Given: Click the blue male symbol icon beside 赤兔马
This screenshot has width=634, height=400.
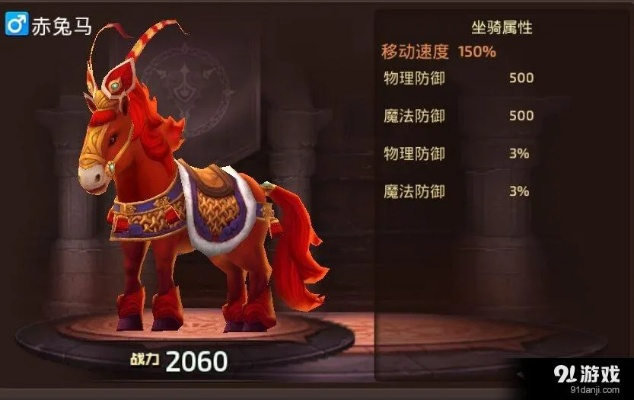Looking at the screenshot, I should [16, 25].
